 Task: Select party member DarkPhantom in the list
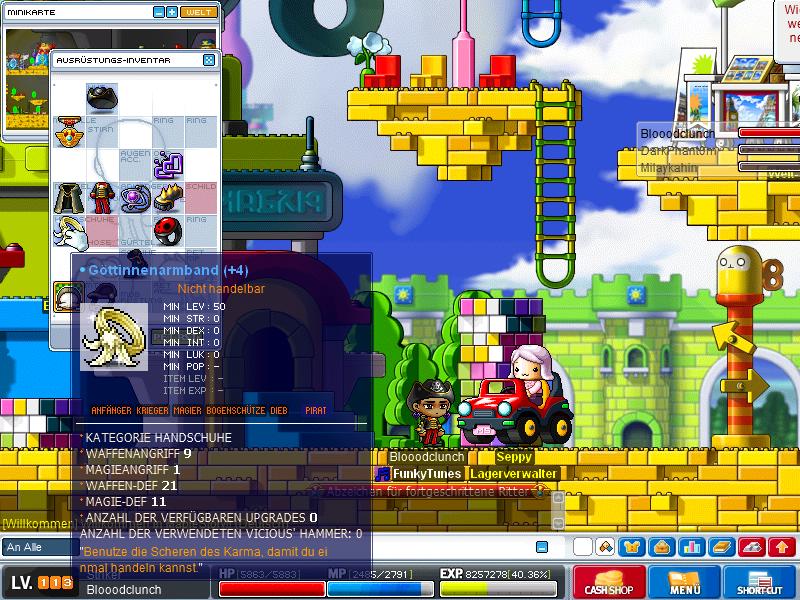[679, 151]
